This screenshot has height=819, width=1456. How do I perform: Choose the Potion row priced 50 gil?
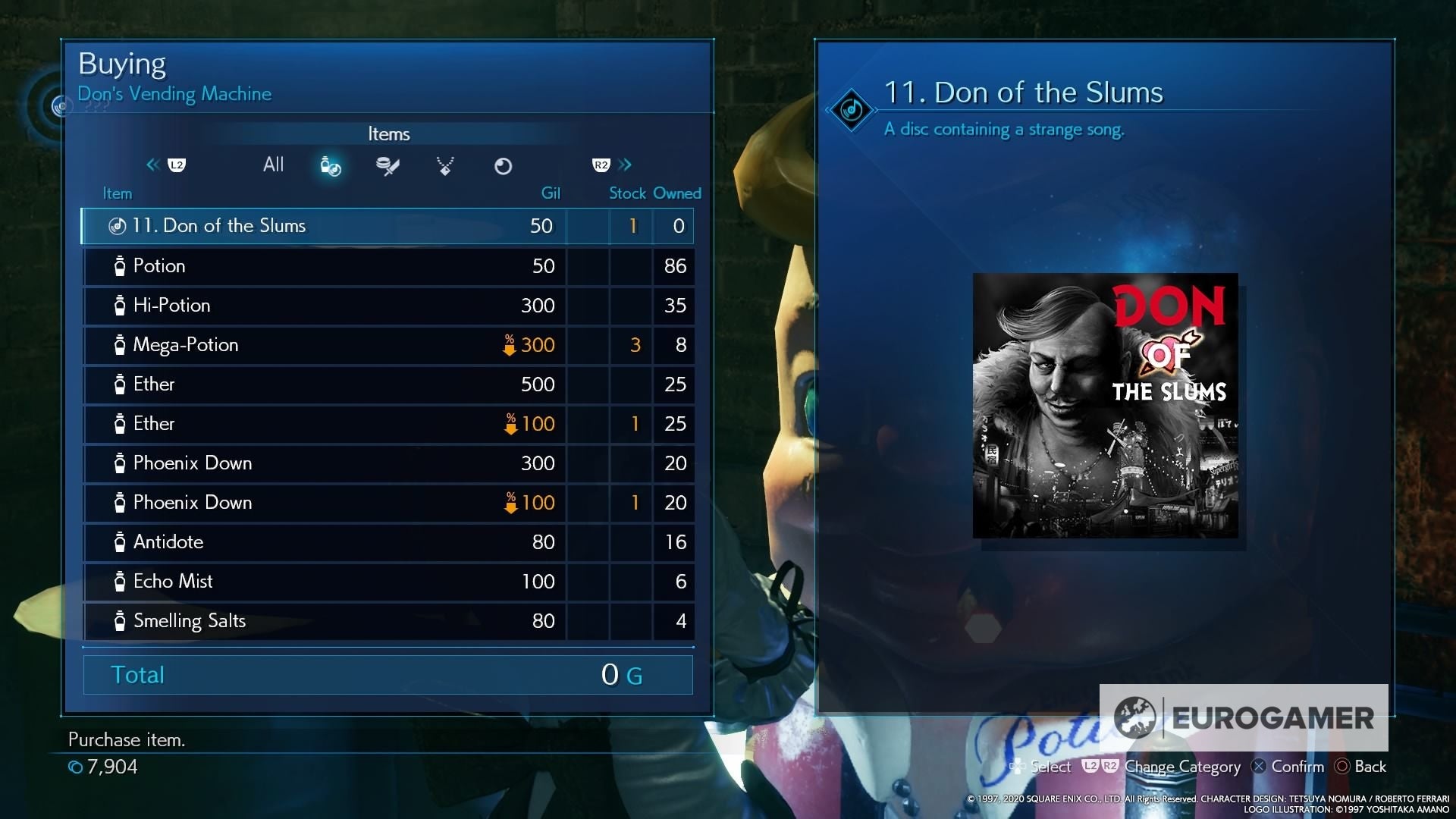(387, 266)
